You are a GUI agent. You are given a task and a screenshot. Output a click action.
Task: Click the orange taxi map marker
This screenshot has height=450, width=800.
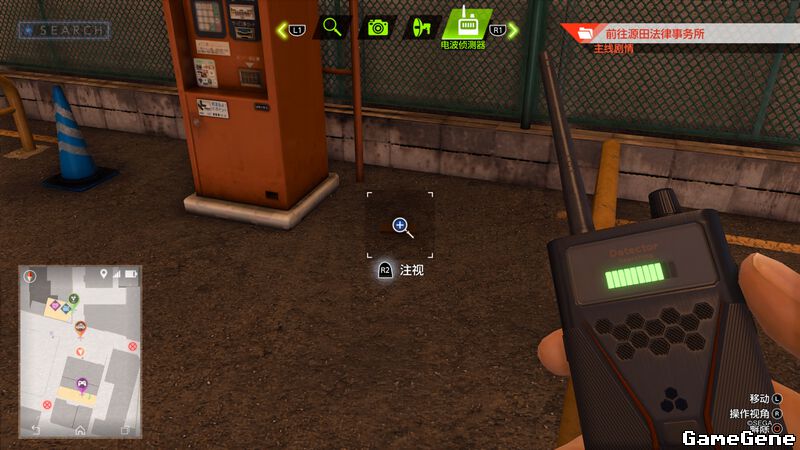(x=80, y=327)
